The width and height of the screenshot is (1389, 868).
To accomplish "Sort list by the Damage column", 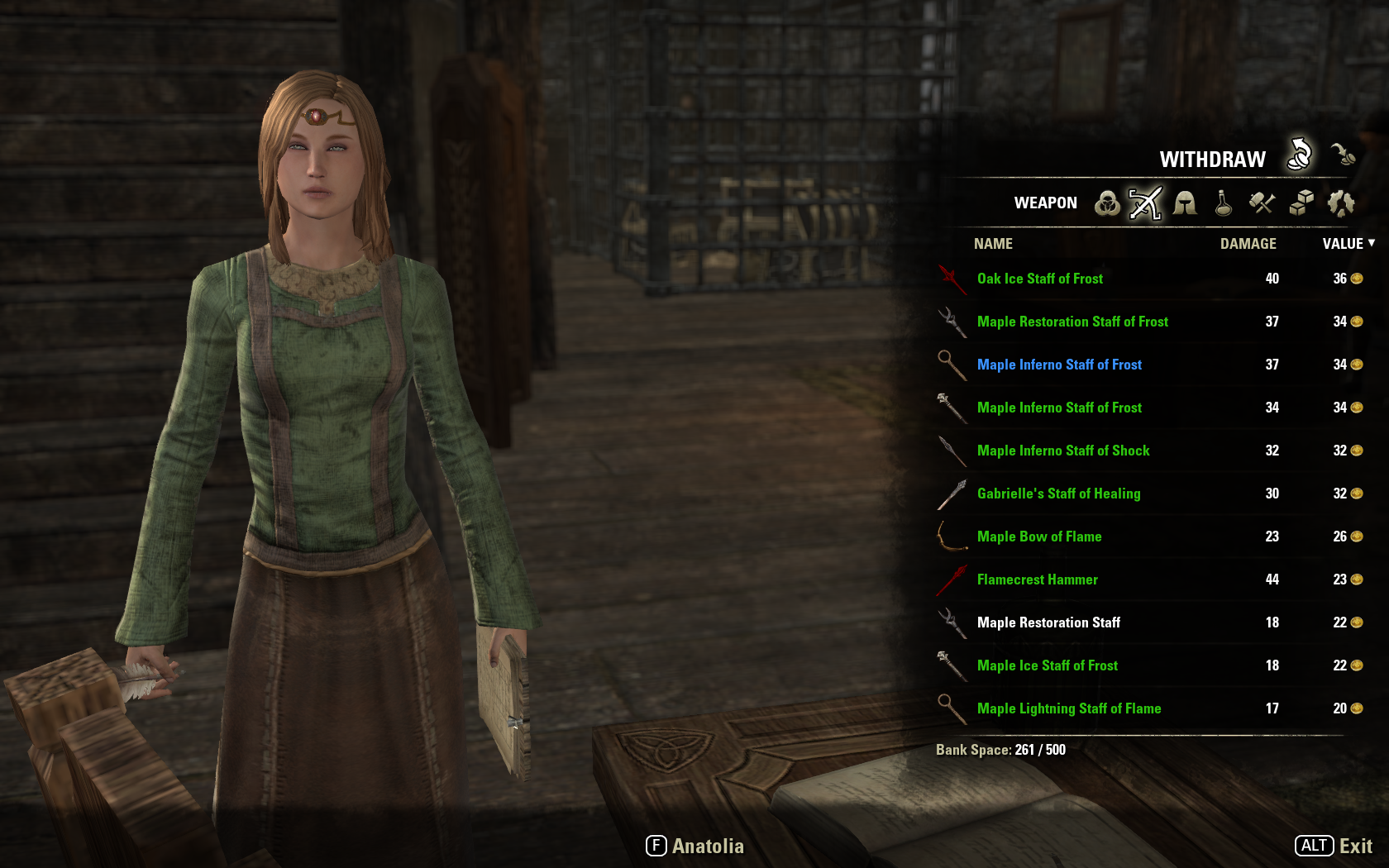I will 1248,243.
